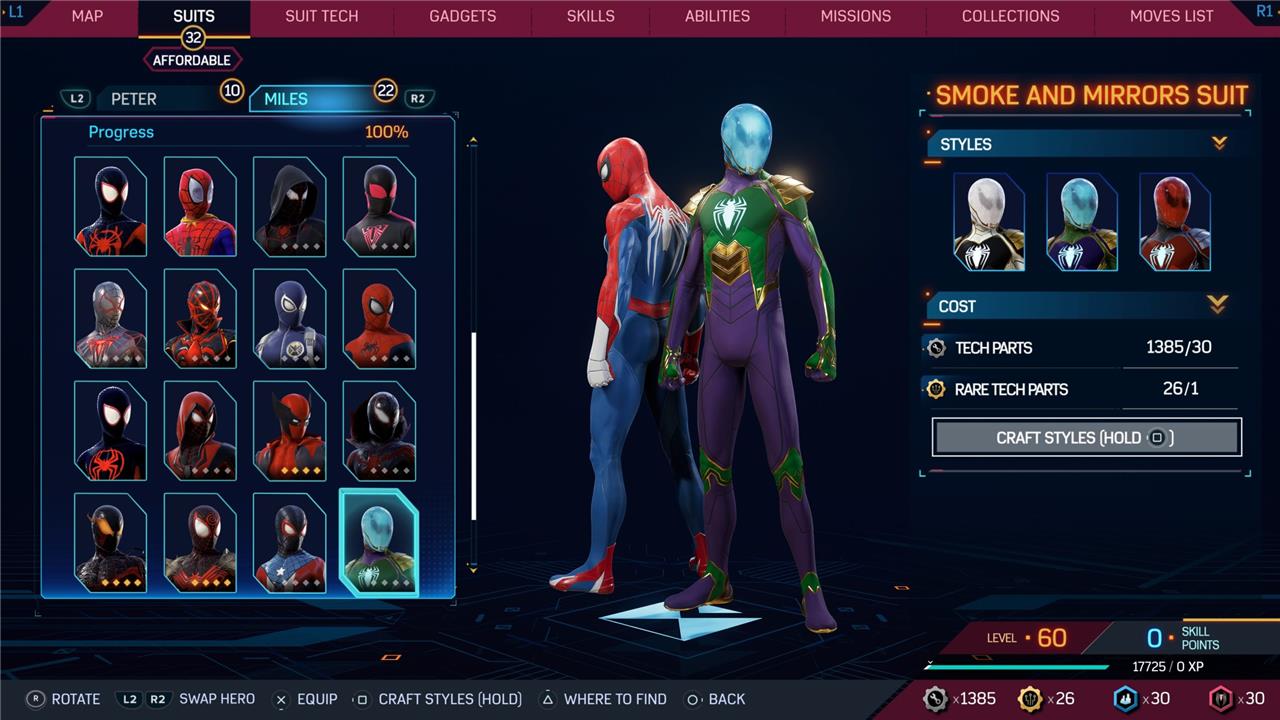
Task: Choose the white-masked suit style
Action: pos(989,222)
